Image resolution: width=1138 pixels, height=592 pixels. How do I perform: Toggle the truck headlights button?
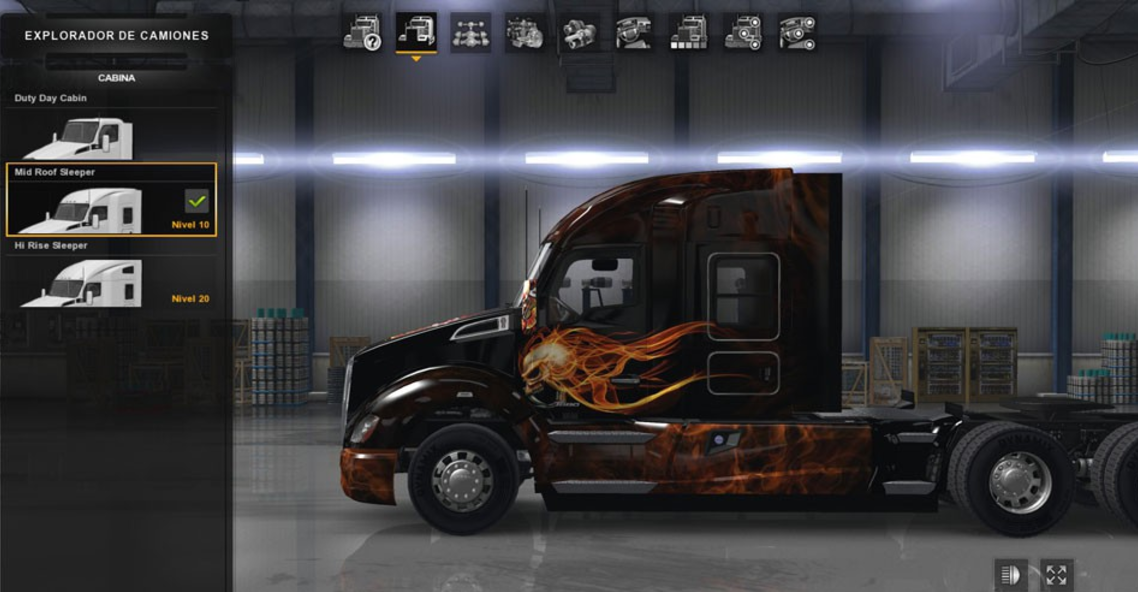[x=1011, y=574]
